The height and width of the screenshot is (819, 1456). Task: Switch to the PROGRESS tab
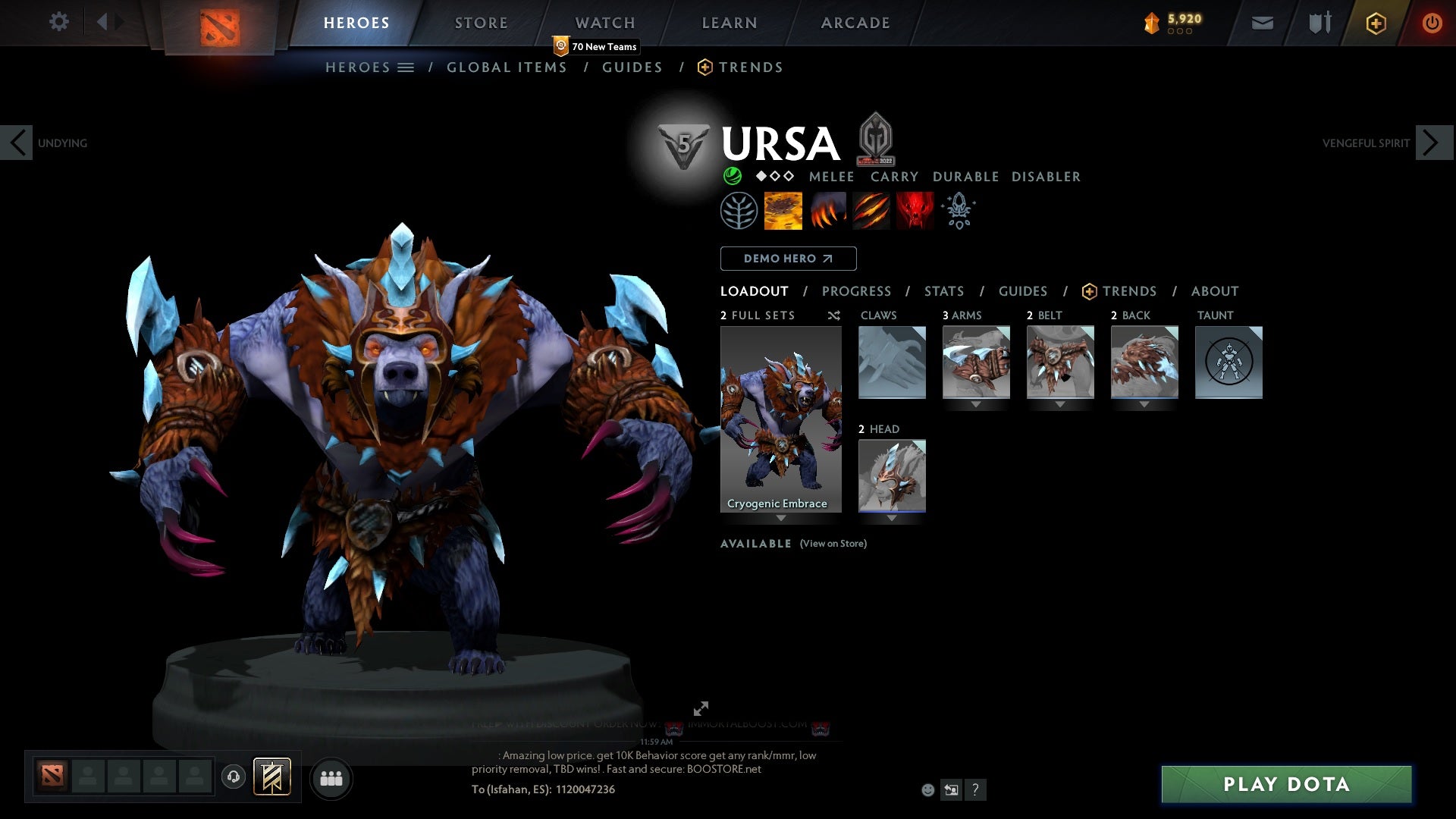point(857,290)
